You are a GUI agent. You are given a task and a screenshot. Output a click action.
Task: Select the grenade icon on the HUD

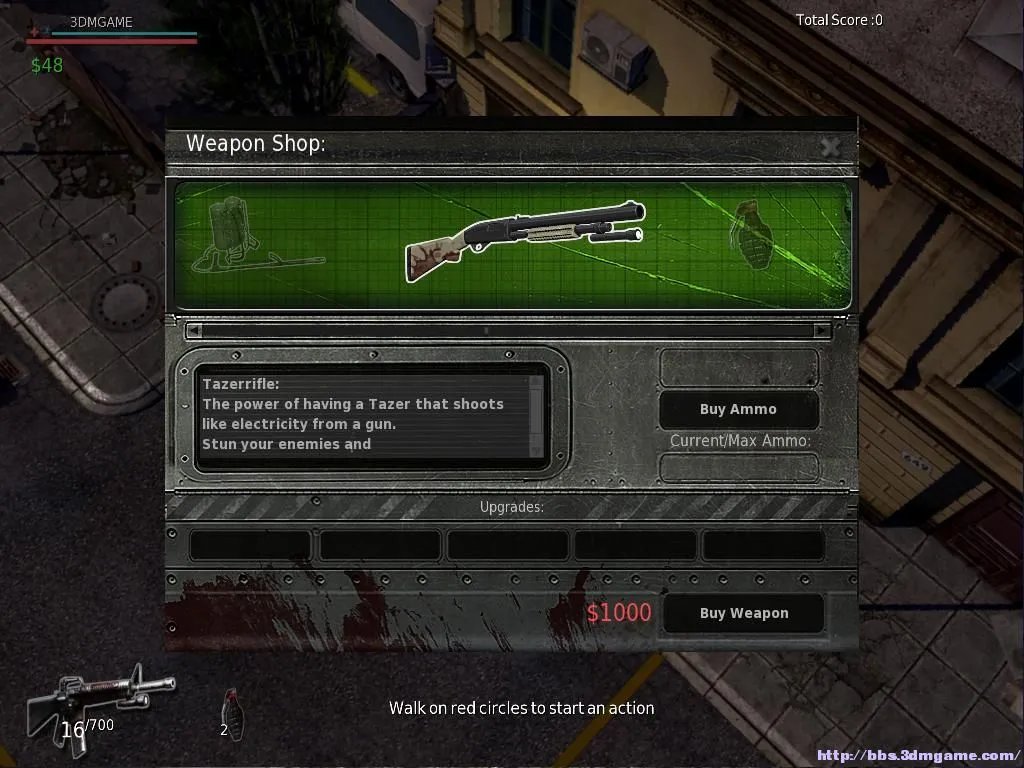point(230,710)
